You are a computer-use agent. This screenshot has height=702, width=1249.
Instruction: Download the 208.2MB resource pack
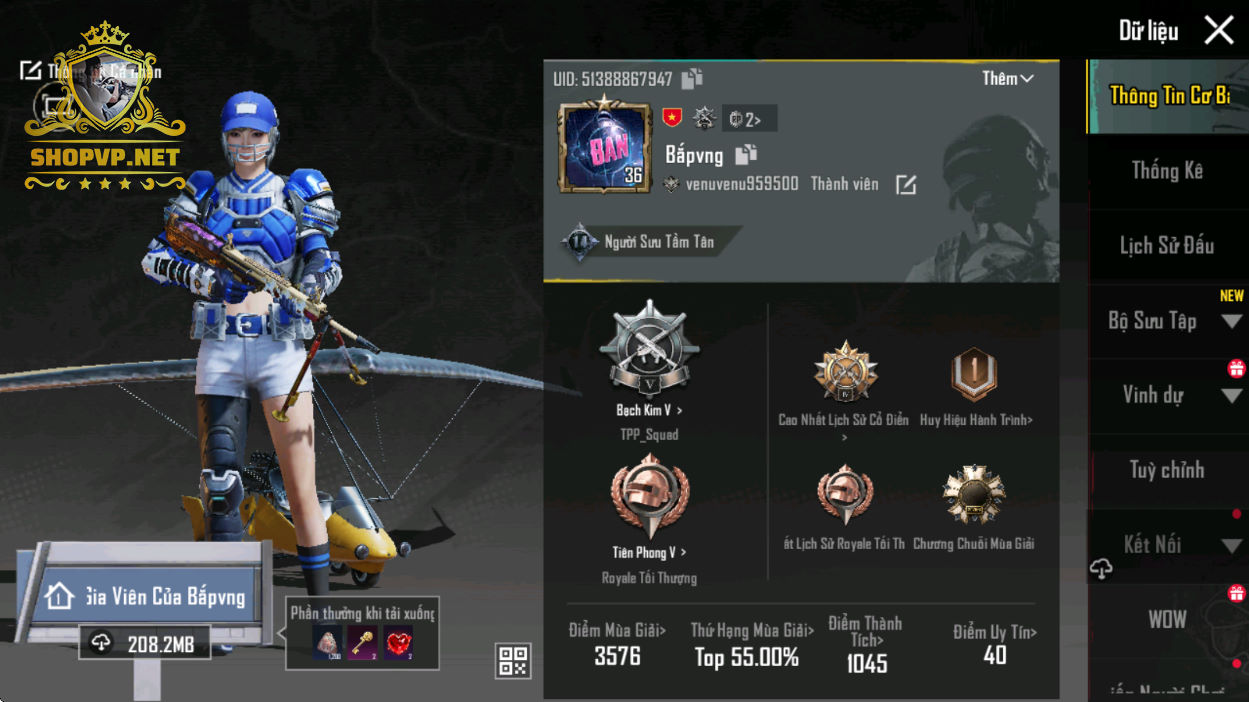point(145,643)
